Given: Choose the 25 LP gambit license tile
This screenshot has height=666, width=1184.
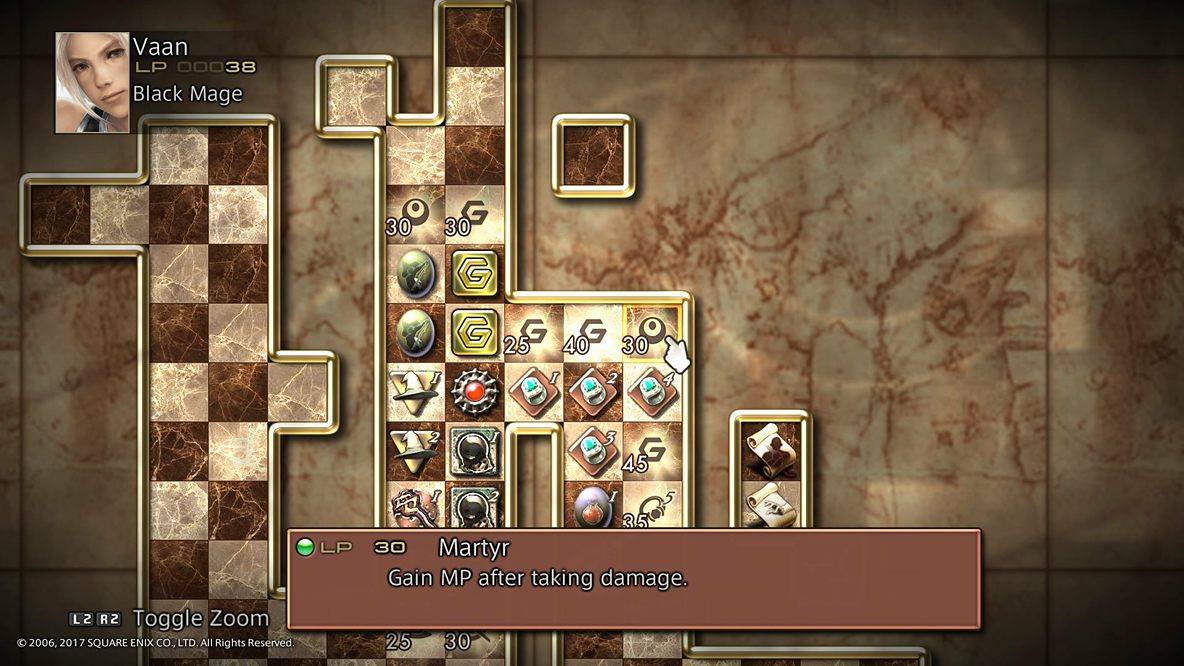Looking at the screenshot, I should point(532,333).
